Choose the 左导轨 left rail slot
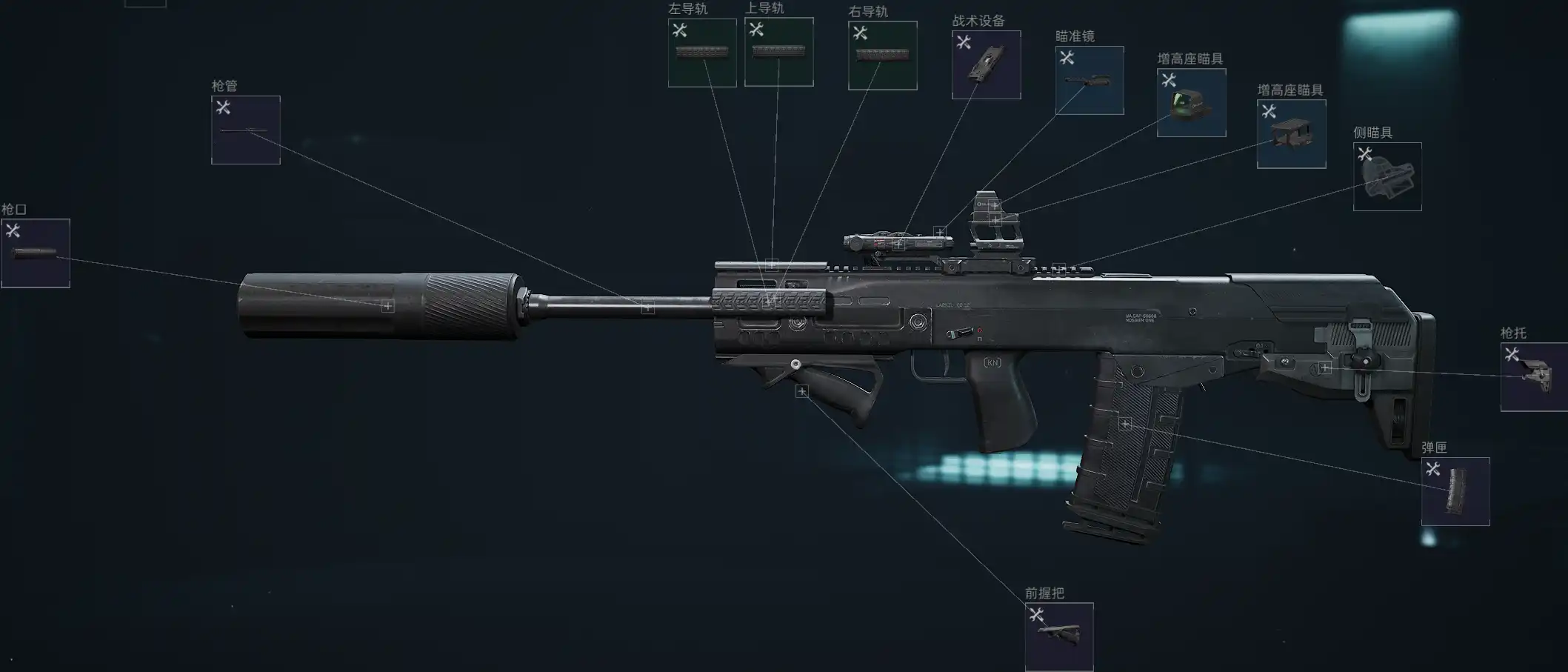 click(x=702, y=53)
